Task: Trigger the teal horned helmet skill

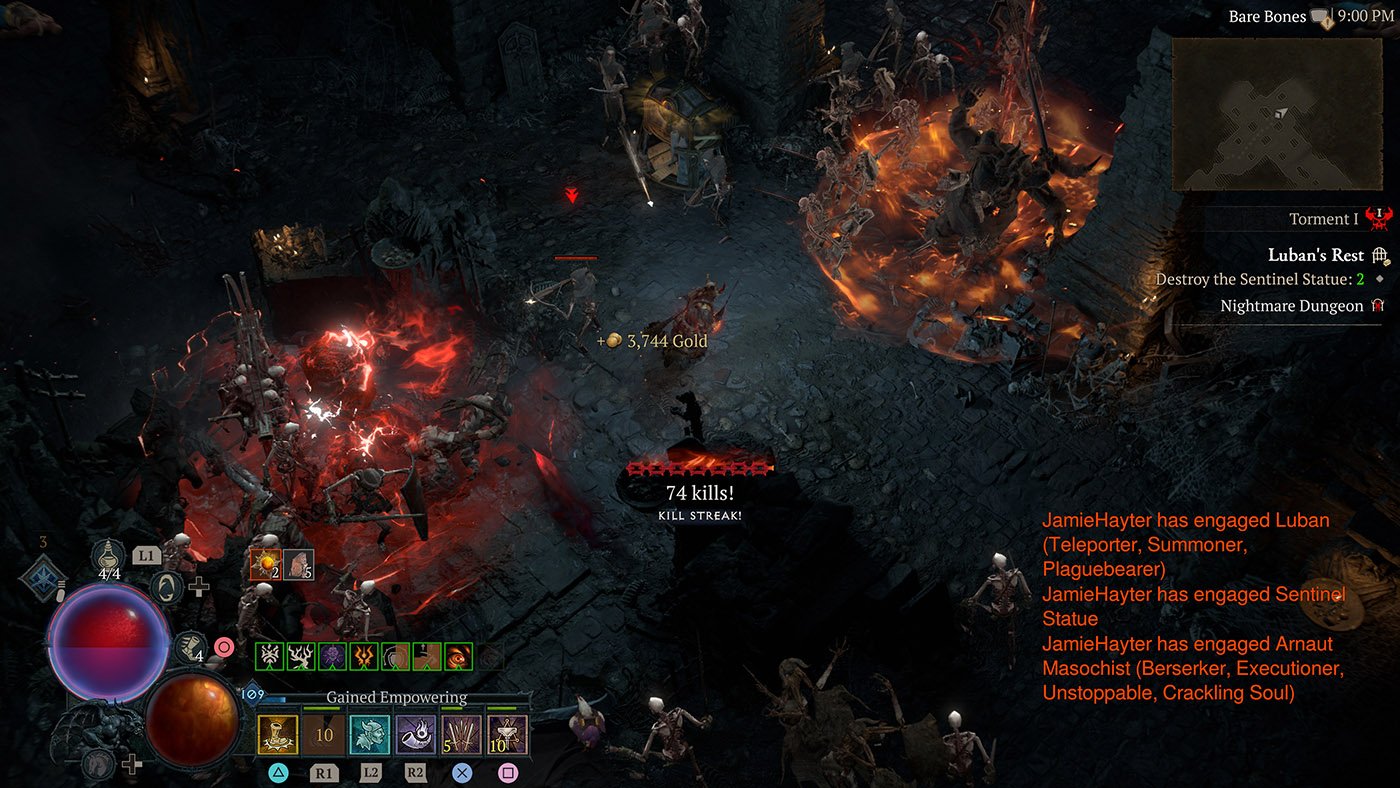Action: [369, 733]
